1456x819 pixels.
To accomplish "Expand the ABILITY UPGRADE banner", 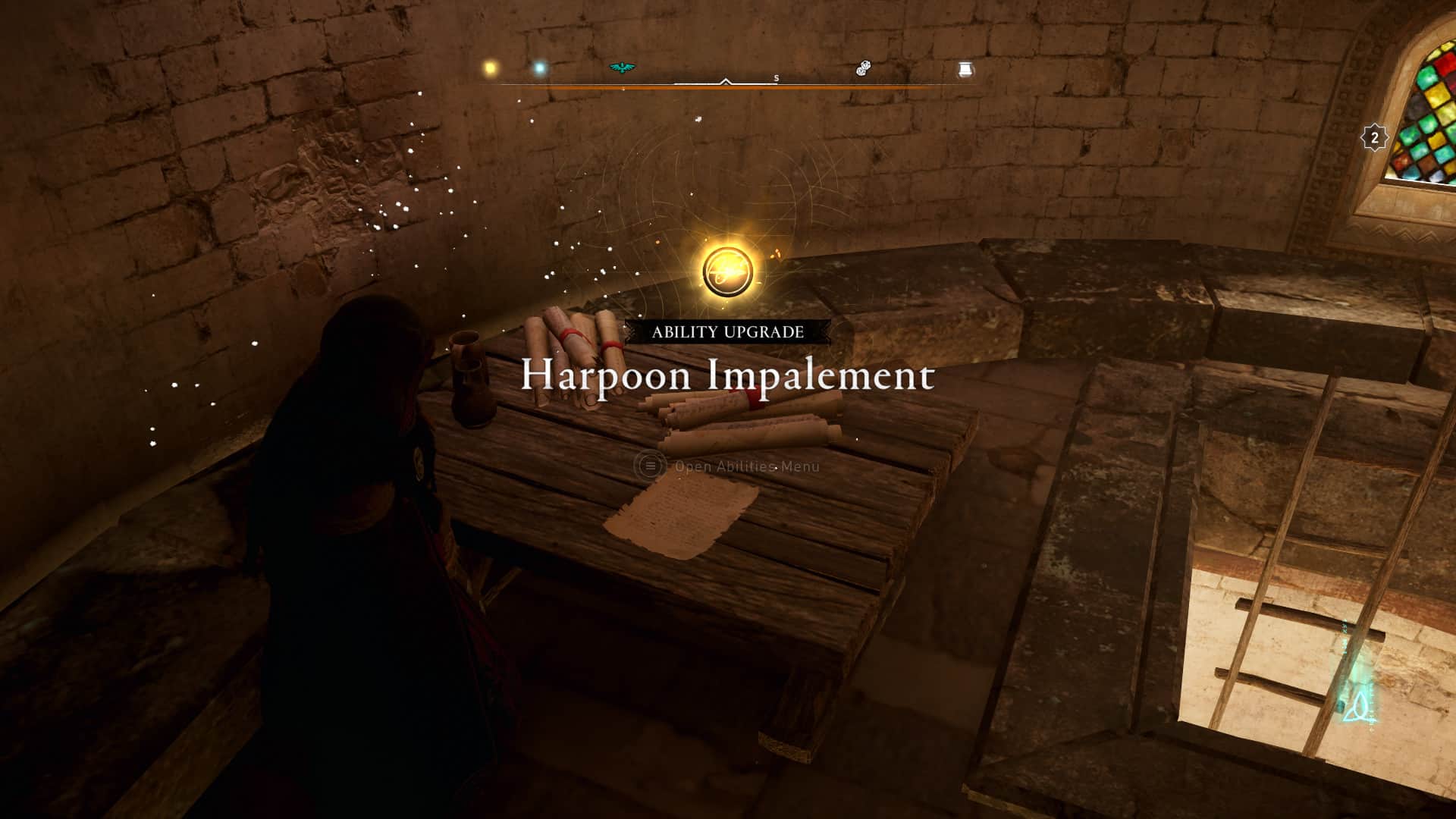I will click(726, 331).
